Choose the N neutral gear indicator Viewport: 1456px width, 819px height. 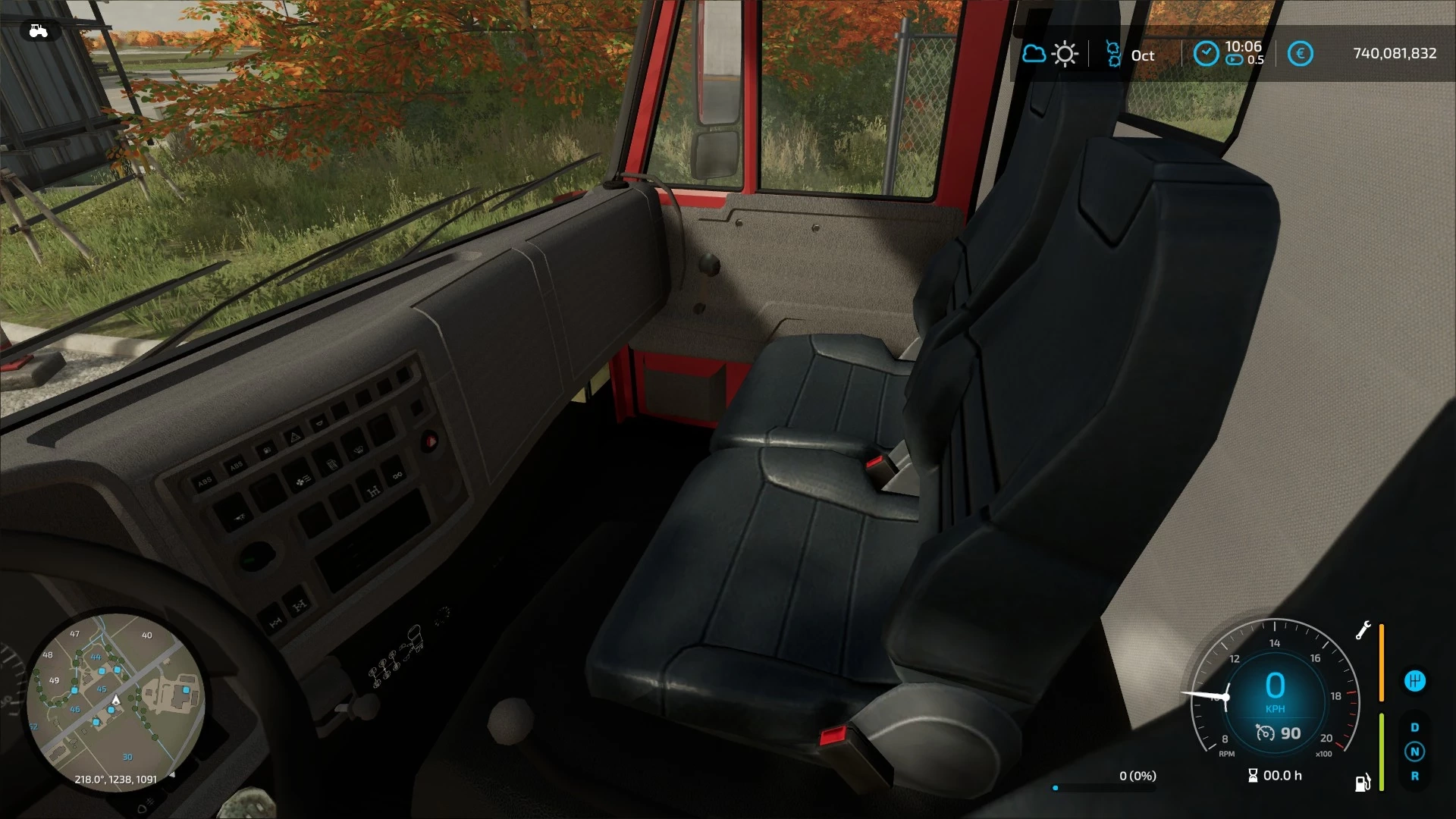[x=1414, y=752]
